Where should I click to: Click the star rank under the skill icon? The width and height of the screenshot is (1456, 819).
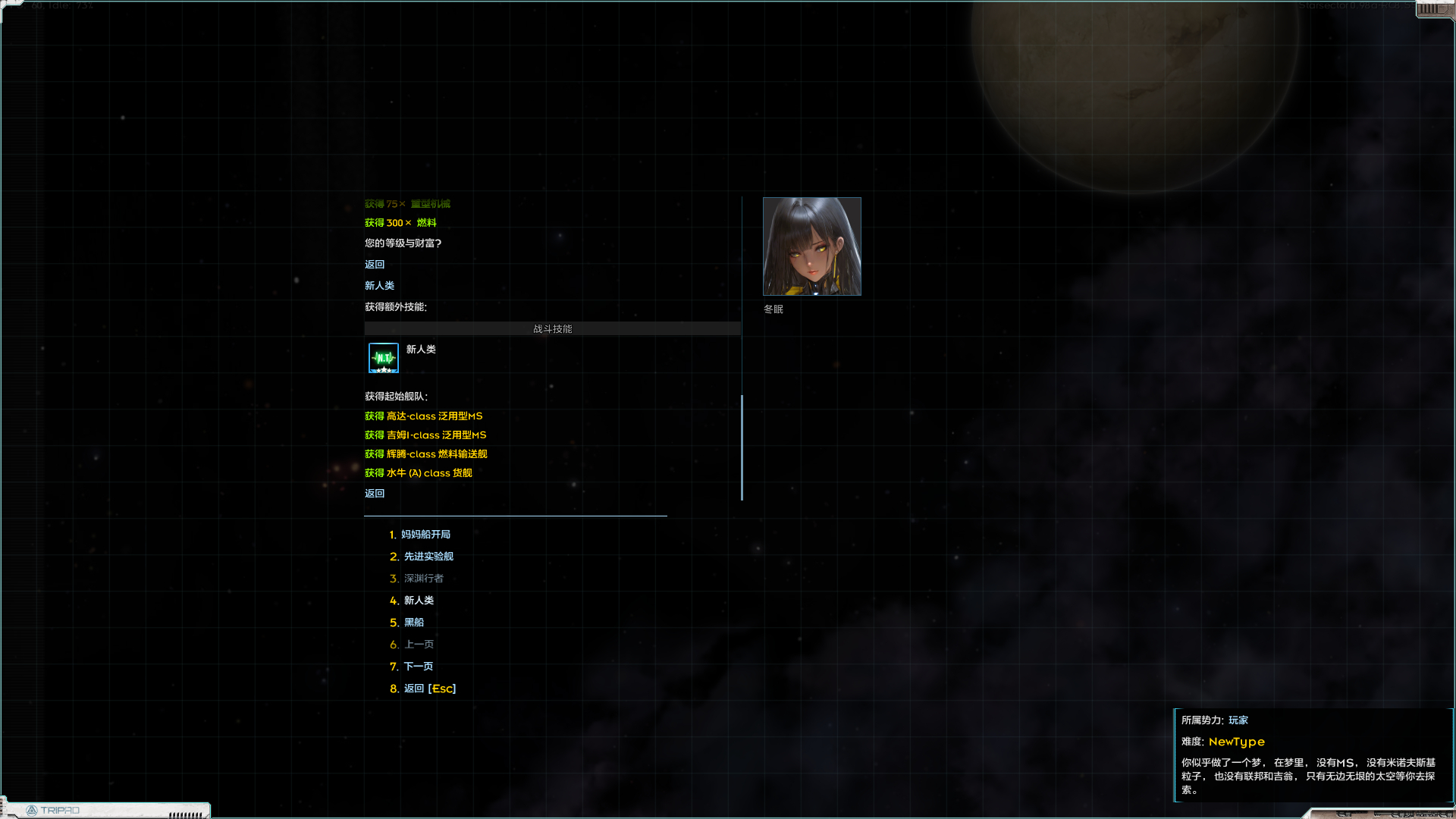(x=383, y=370)
